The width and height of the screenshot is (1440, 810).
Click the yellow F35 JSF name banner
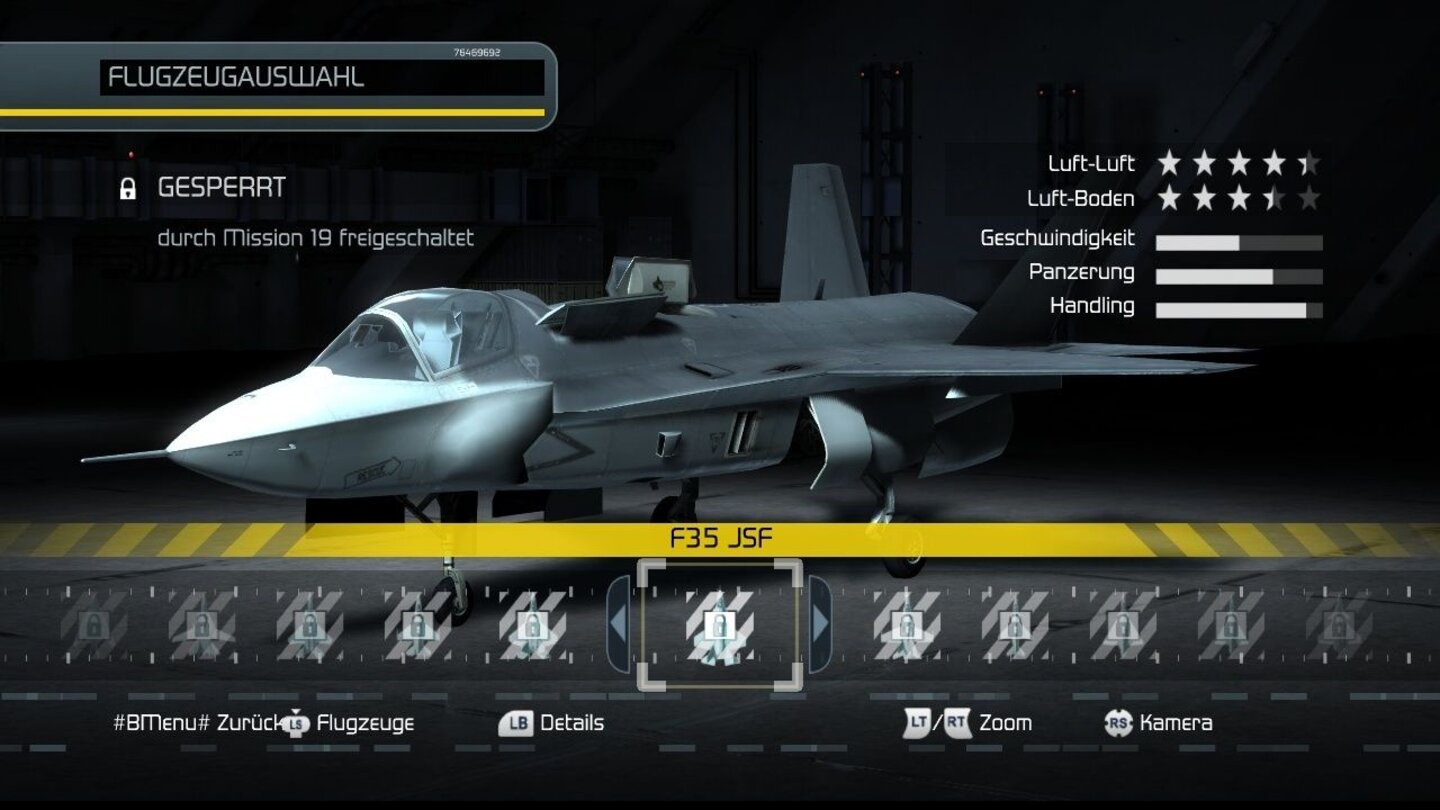[x=720, y=538]
